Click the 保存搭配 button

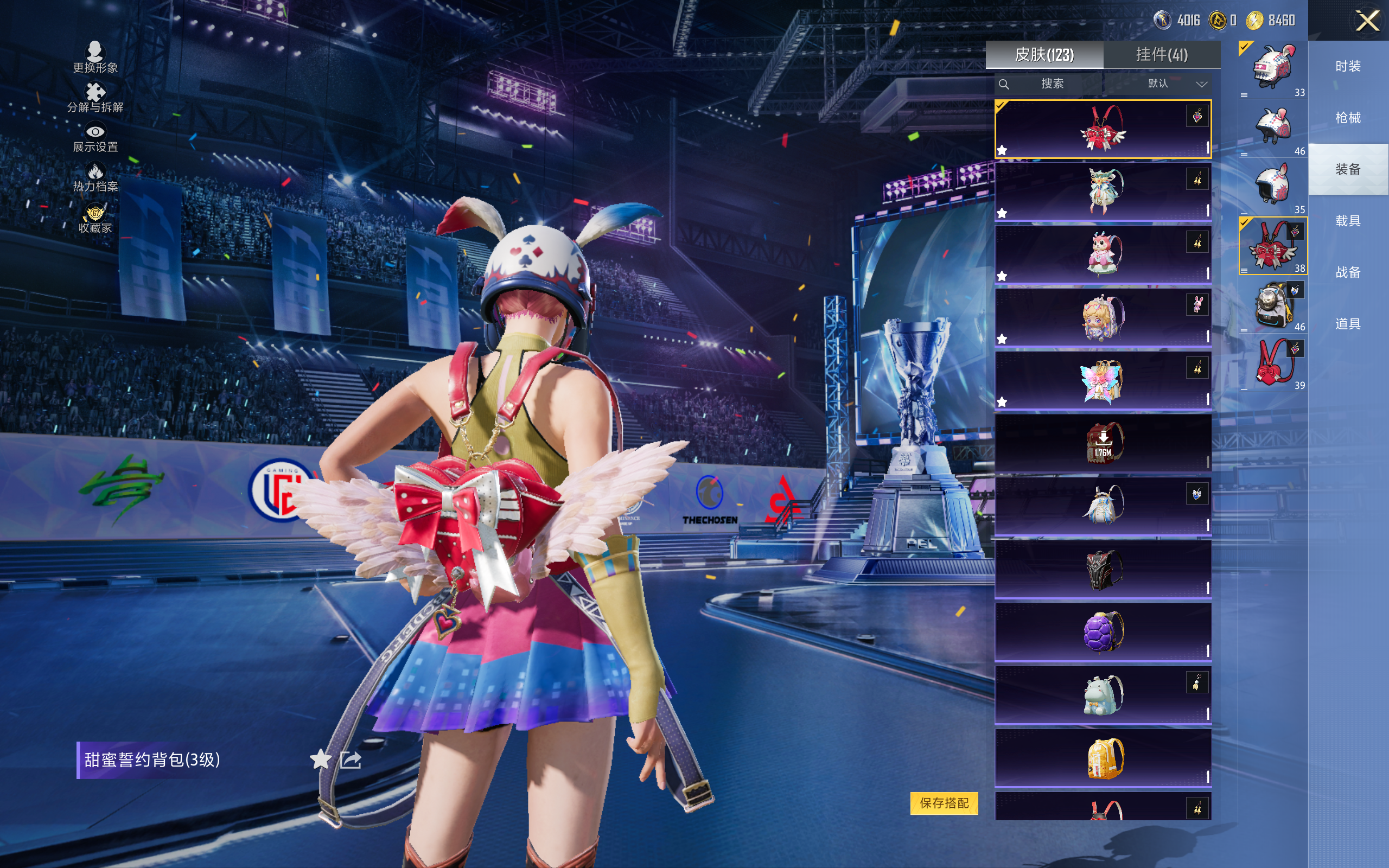(x=944, y=802)
